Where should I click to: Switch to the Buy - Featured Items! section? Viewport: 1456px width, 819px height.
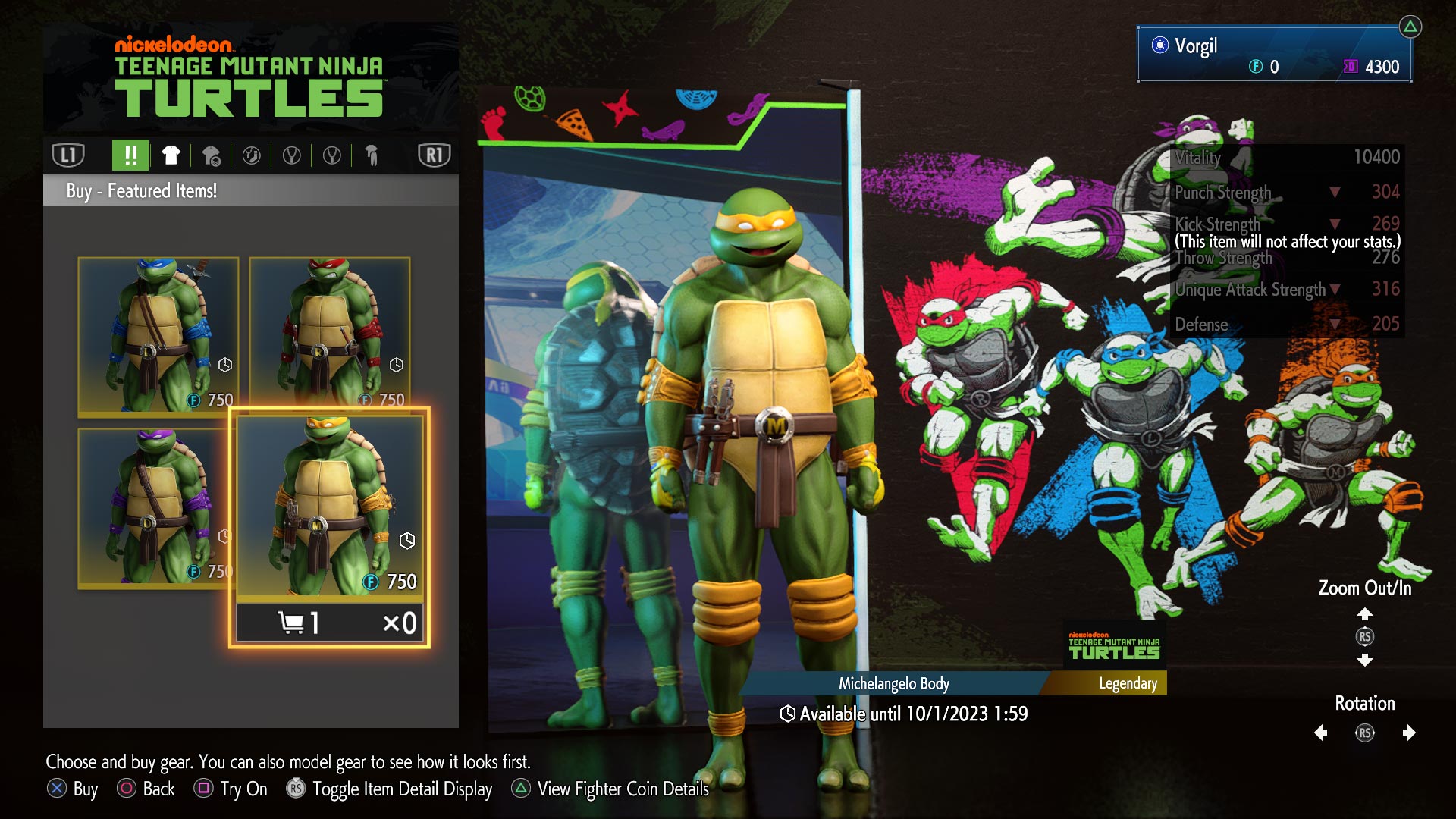click(x=141, y=190)
